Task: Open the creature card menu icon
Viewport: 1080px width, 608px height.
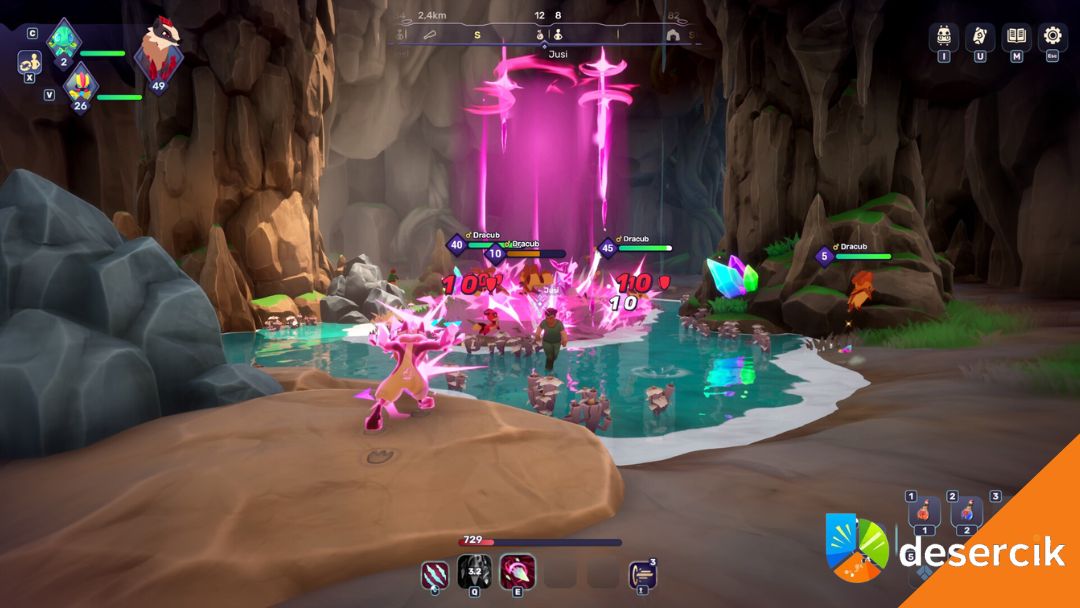Action: [980, 37]
